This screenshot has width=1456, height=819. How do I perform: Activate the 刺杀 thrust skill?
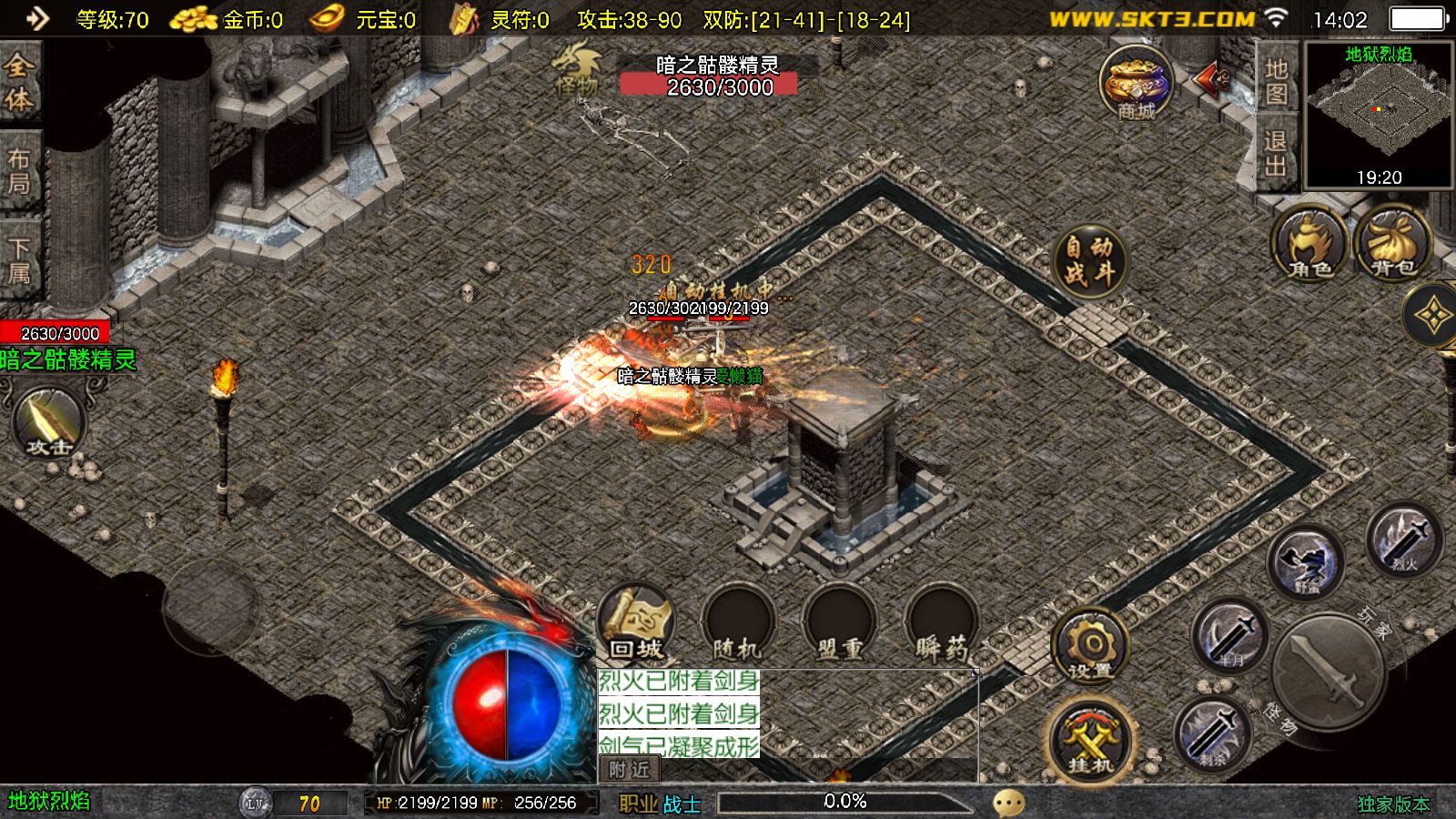pos(1211,732)
